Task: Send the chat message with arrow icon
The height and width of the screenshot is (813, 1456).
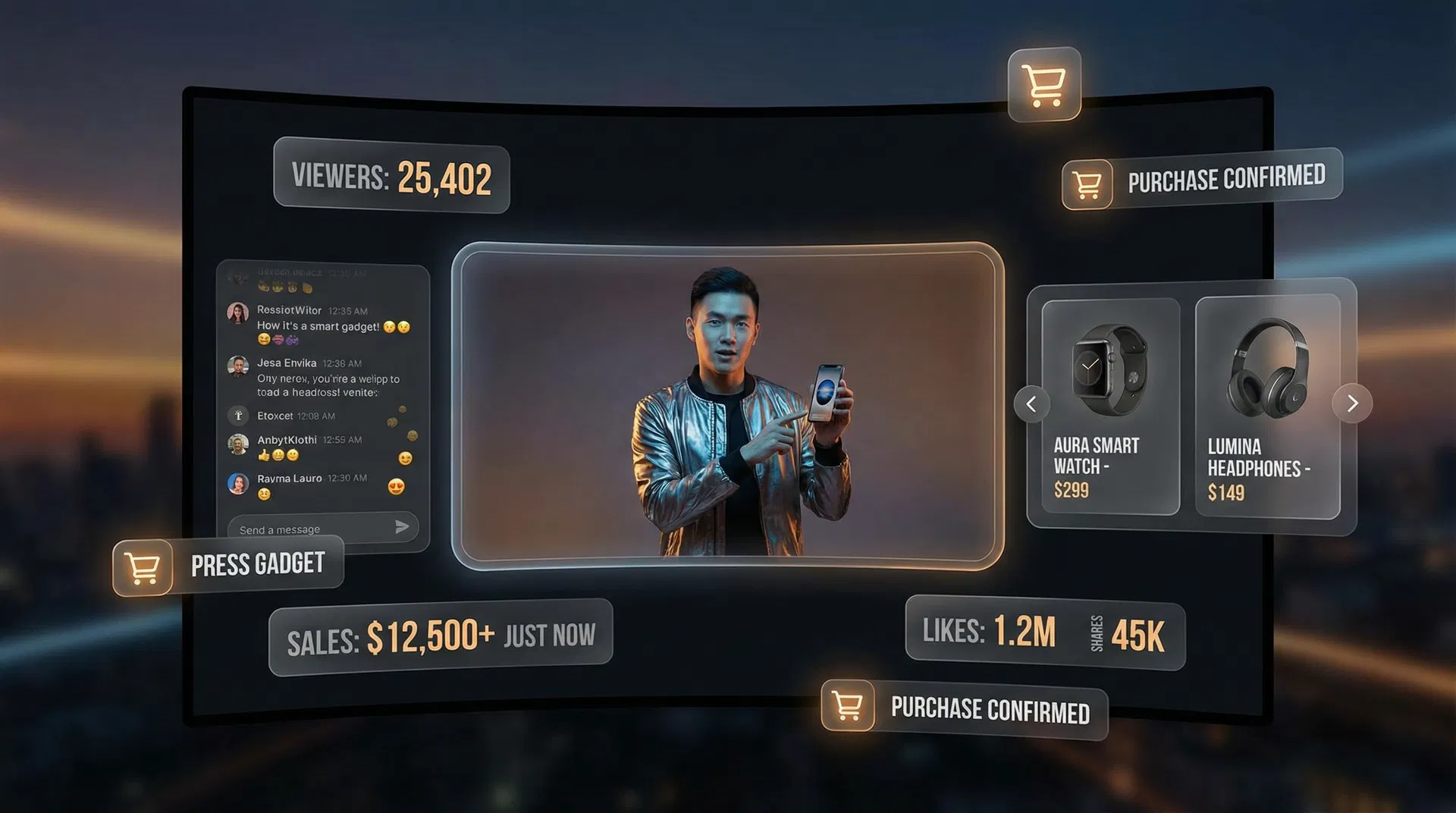Action: [x=402, y=527]
